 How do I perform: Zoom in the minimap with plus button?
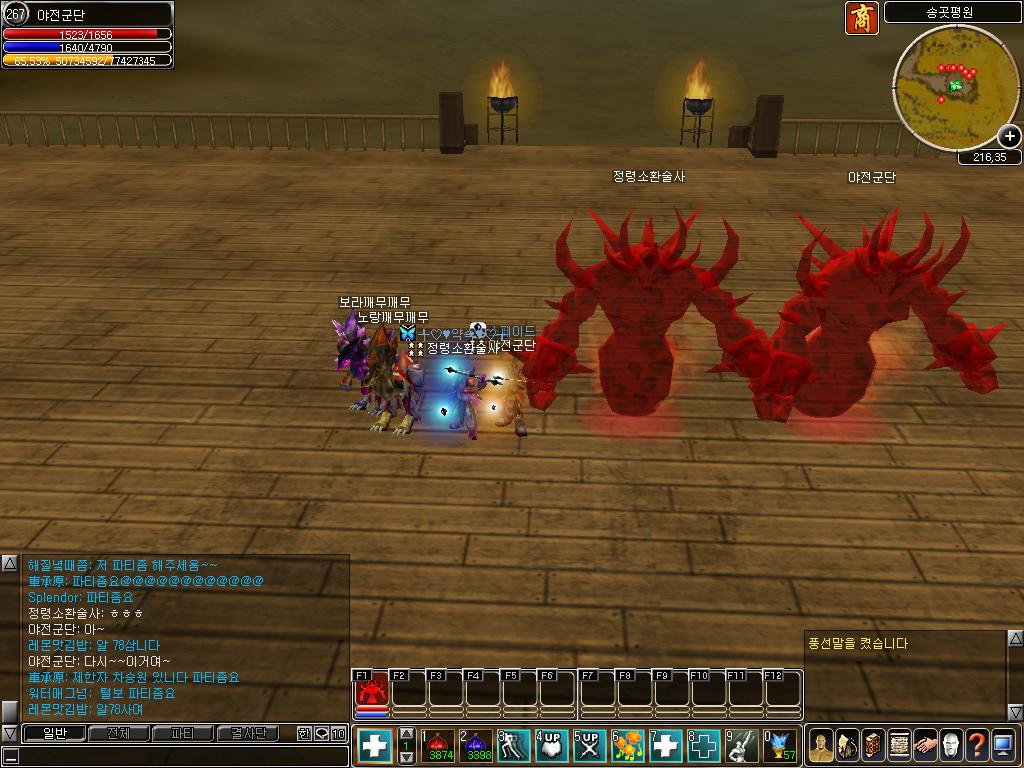[1009, 137]
